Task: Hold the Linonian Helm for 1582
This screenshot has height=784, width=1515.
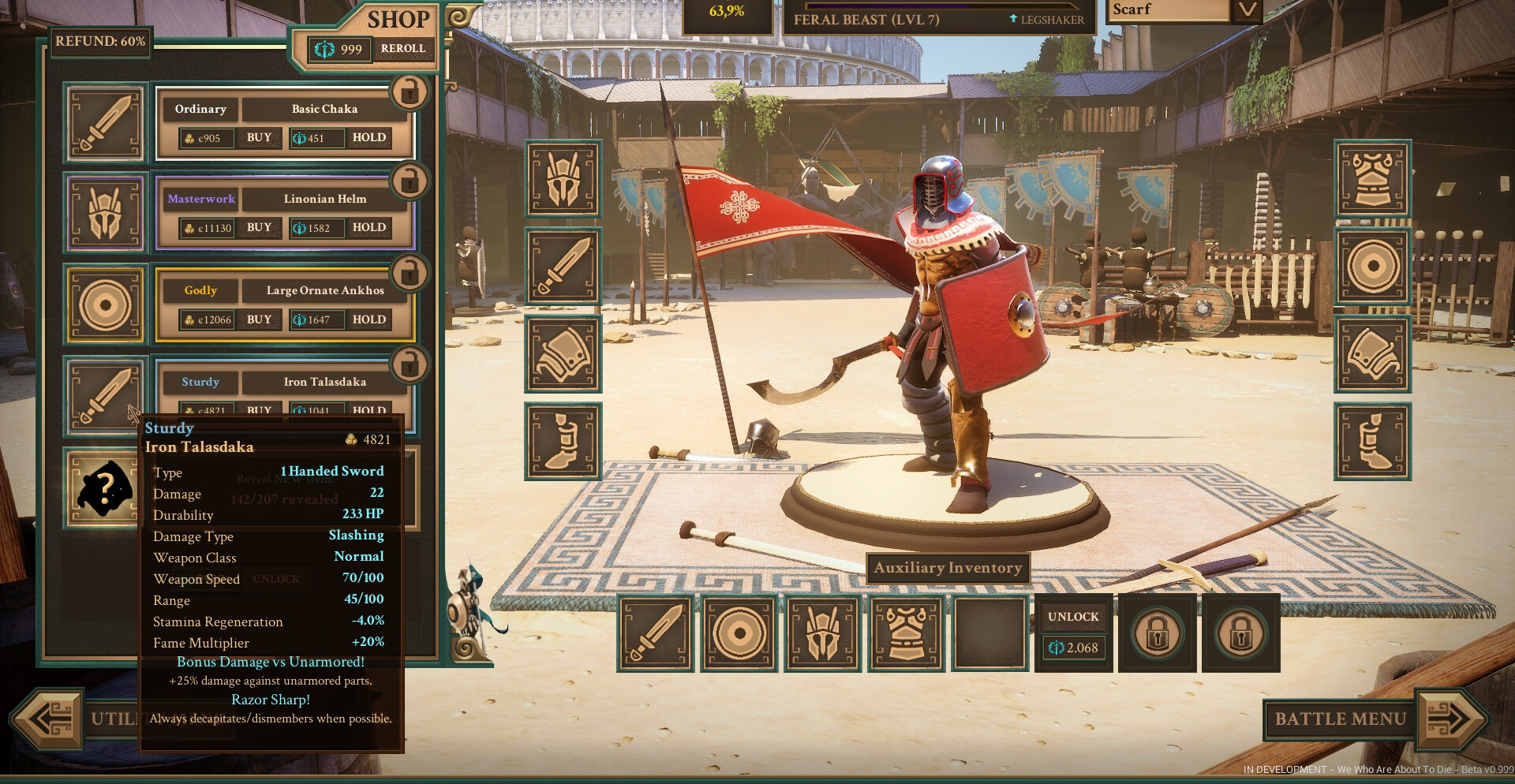Action: [368, 228]
